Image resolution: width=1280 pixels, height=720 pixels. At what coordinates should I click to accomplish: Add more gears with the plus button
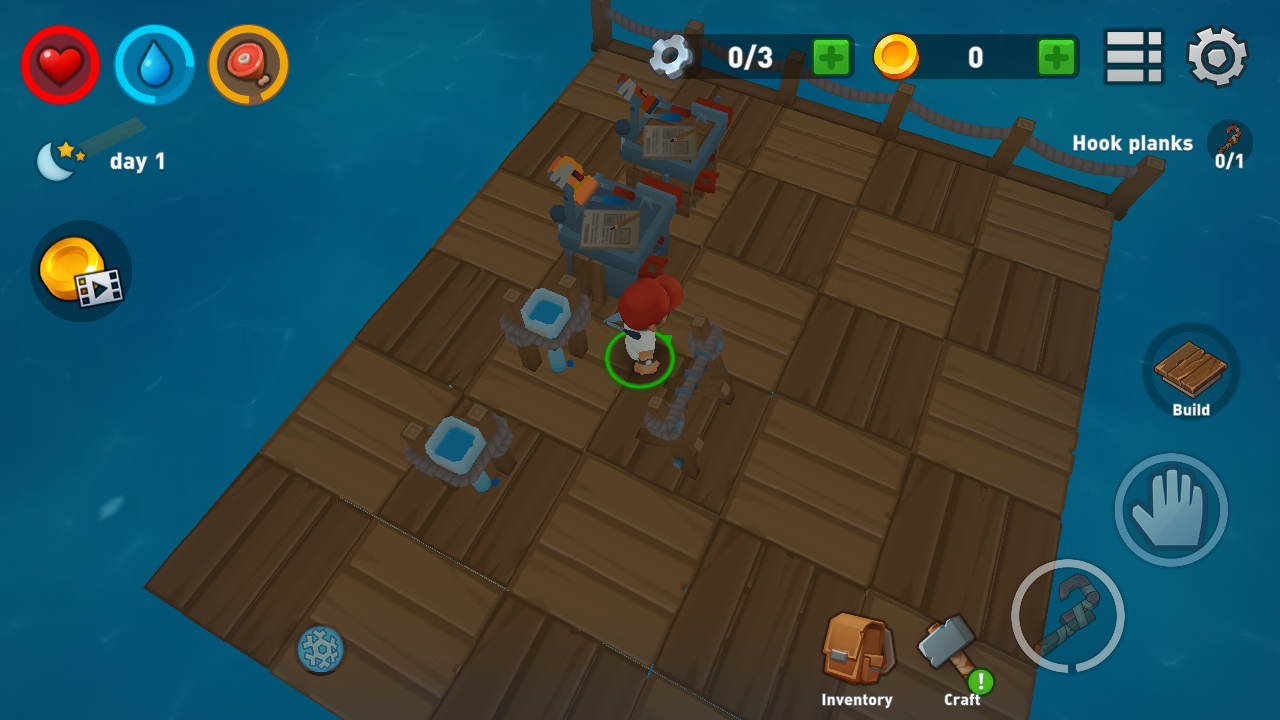[x=831, y=57]
